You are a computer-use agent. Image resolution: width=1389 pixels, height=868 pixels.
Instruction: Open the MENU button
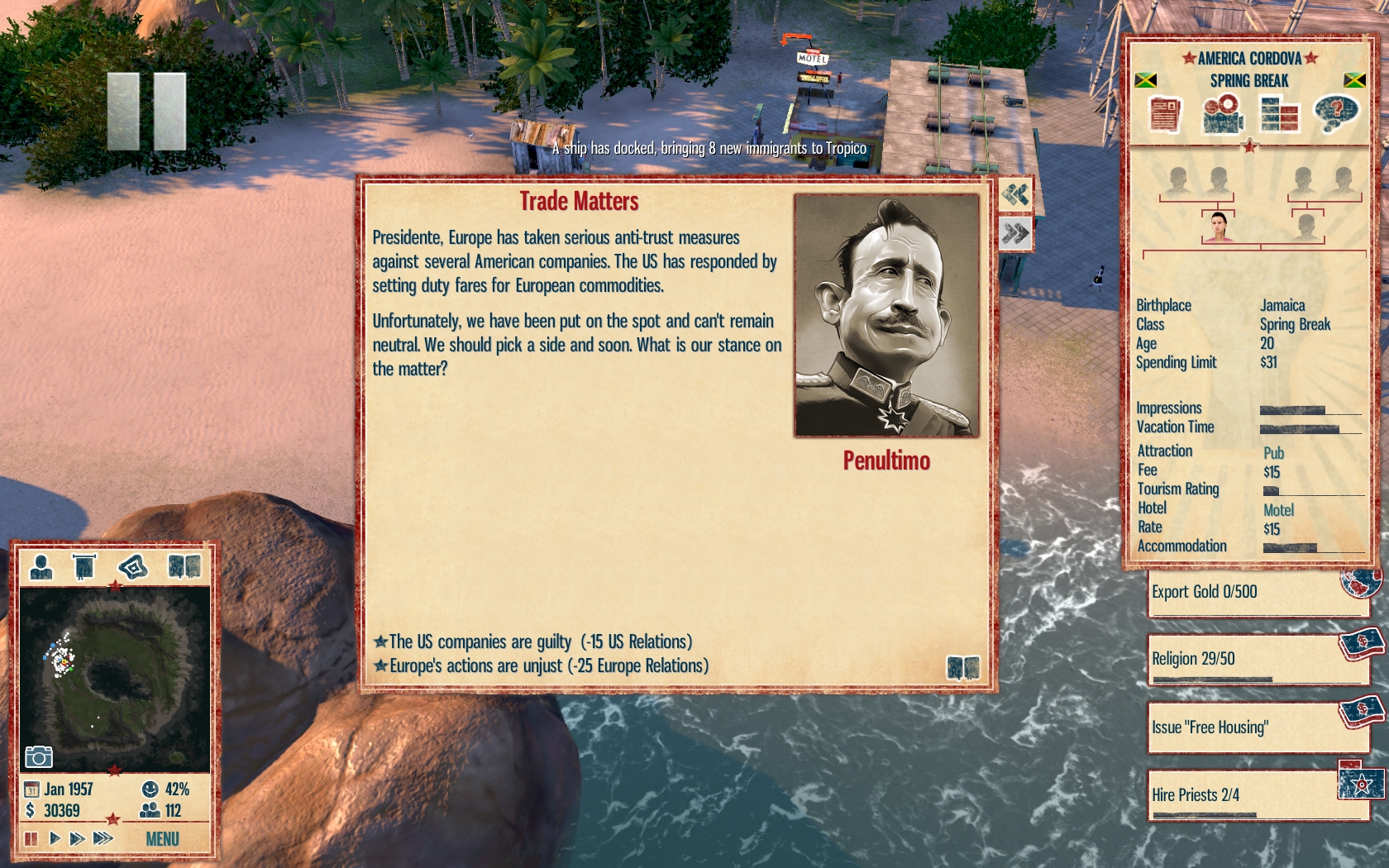[x=162, y=839]
